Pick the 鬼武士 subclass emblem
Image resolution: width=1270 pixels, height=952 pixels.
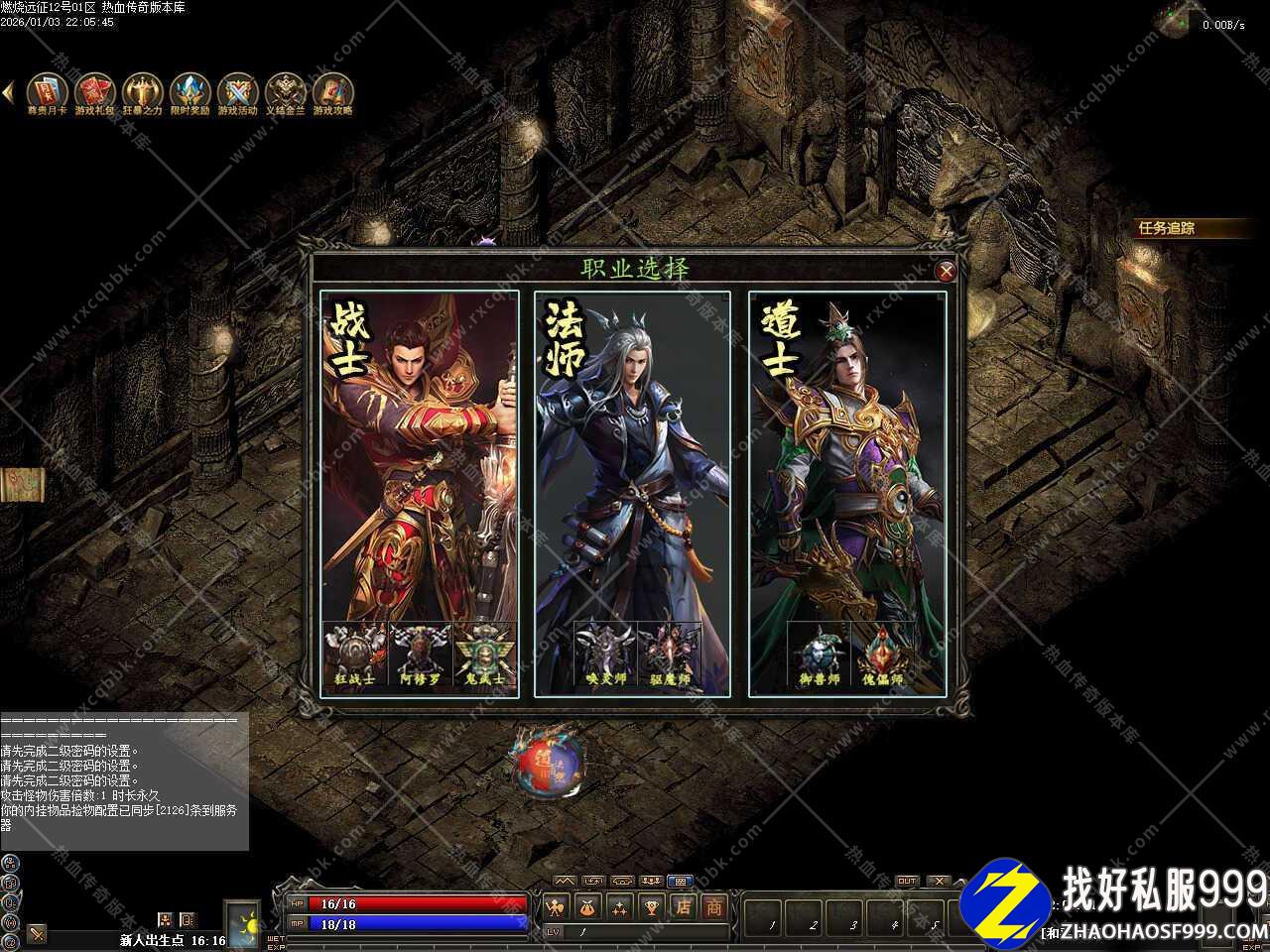pyautogui.click(x=484, y=654)
